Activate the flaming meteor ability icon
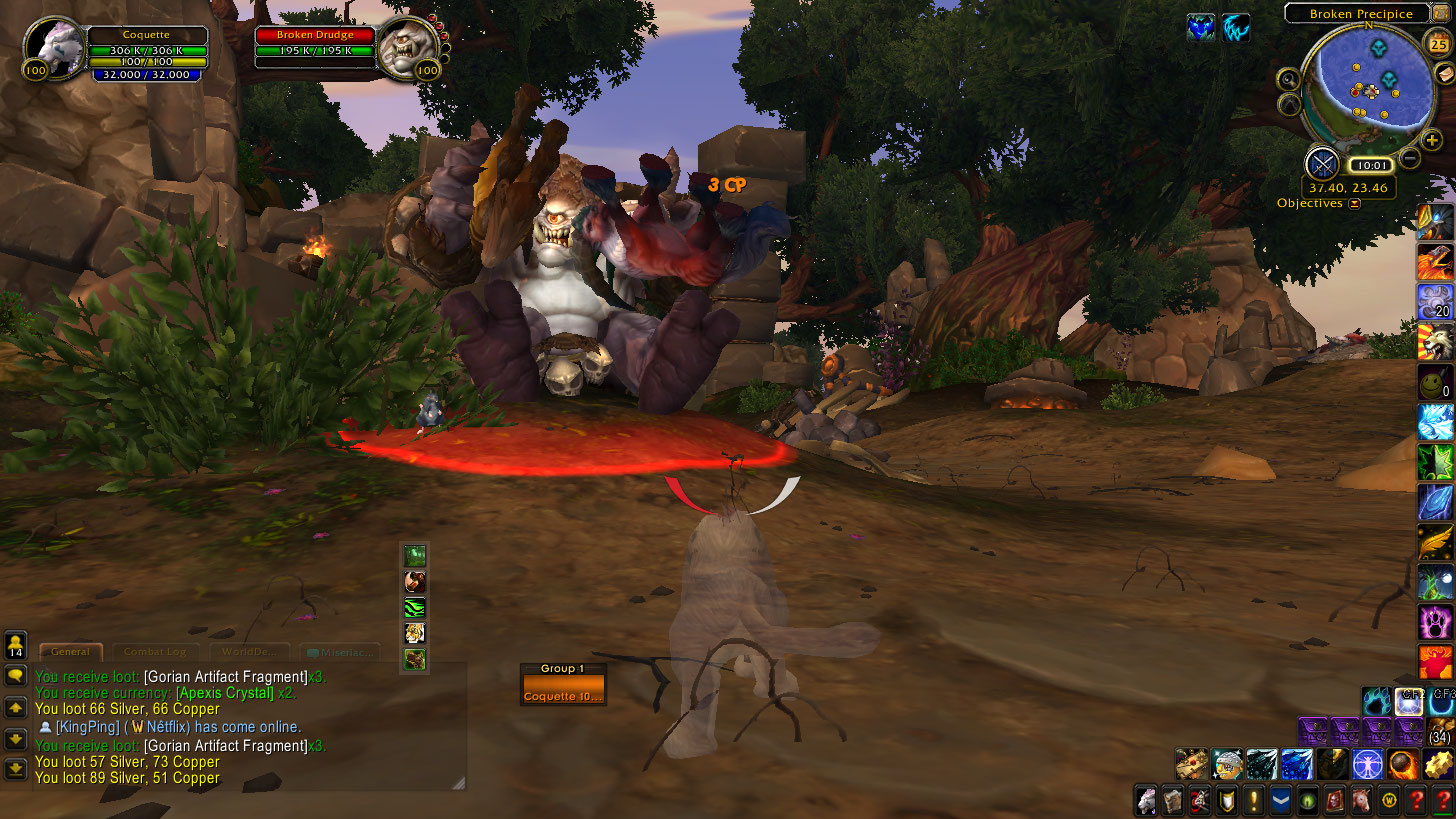1456x819 pixels. click(1401, 764)
